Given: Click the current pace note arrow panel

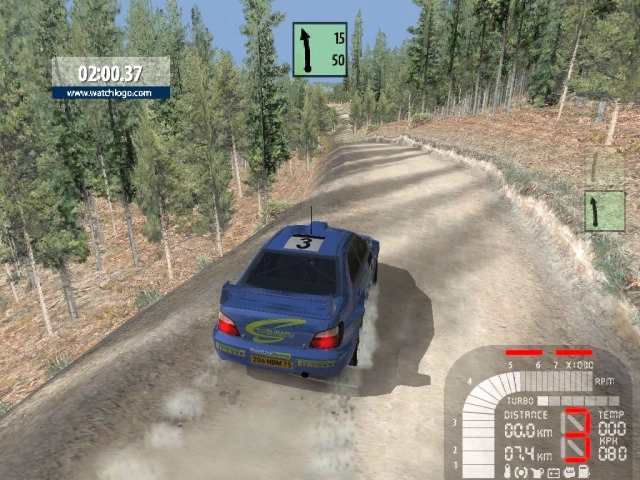Looking at the screenshot, I should click(320, 50).
